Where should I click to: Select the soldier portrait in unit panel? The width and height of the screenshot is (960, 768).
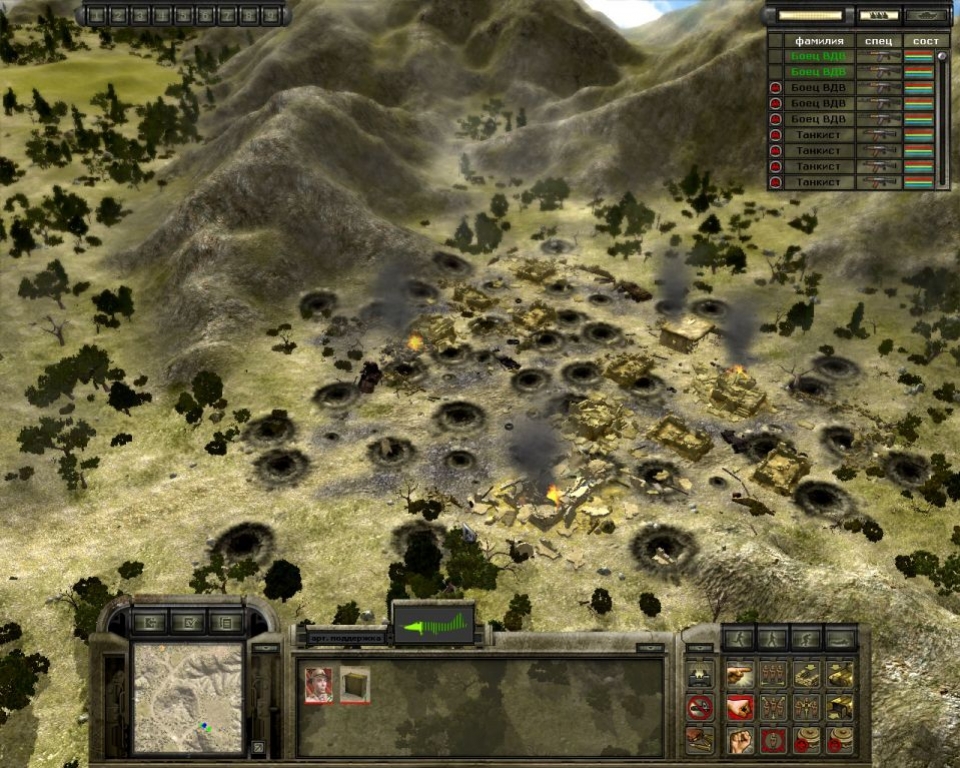coord(319,685)
